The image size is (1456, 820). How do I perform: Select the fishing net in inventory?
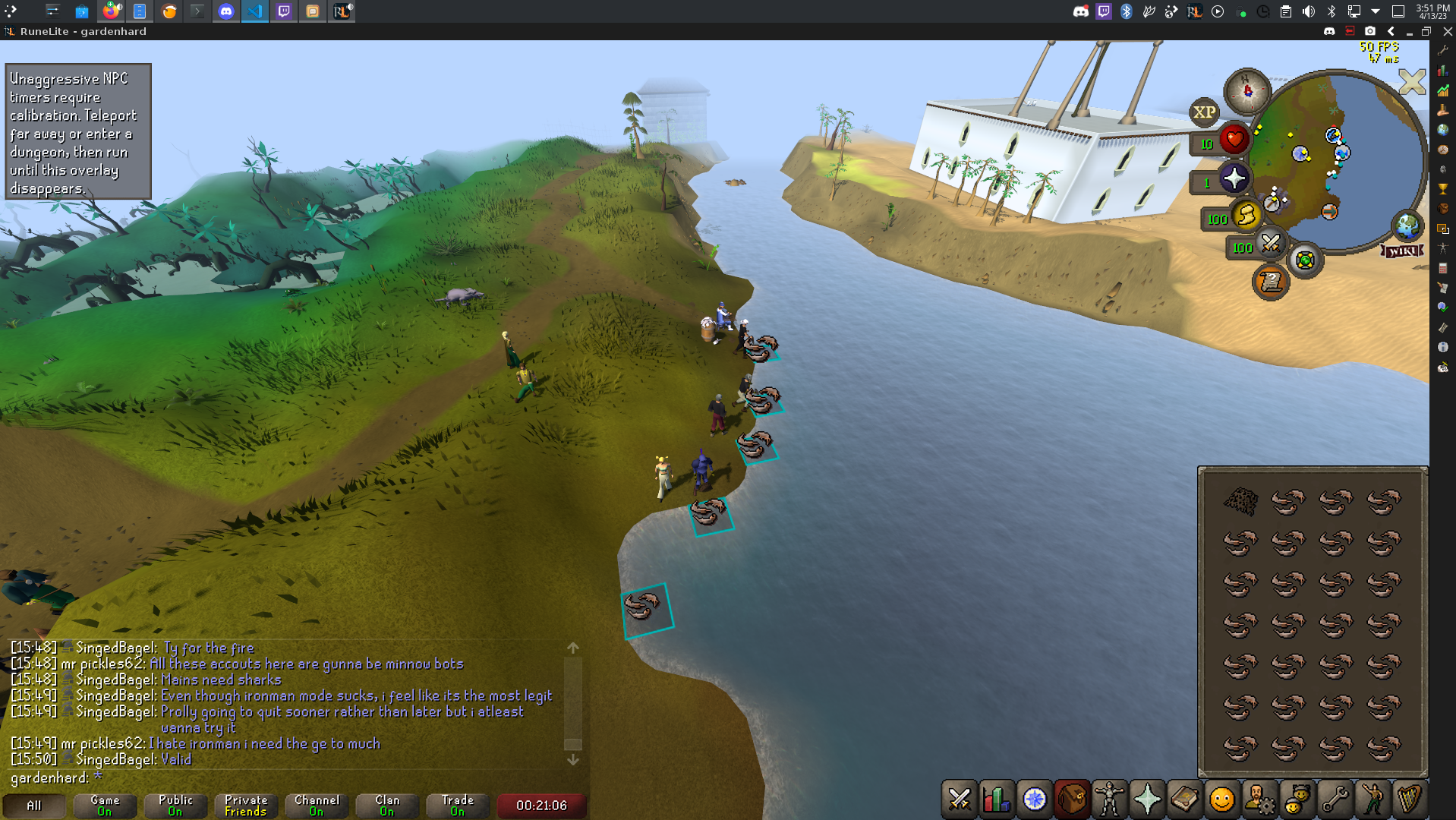coord(1240,500)
